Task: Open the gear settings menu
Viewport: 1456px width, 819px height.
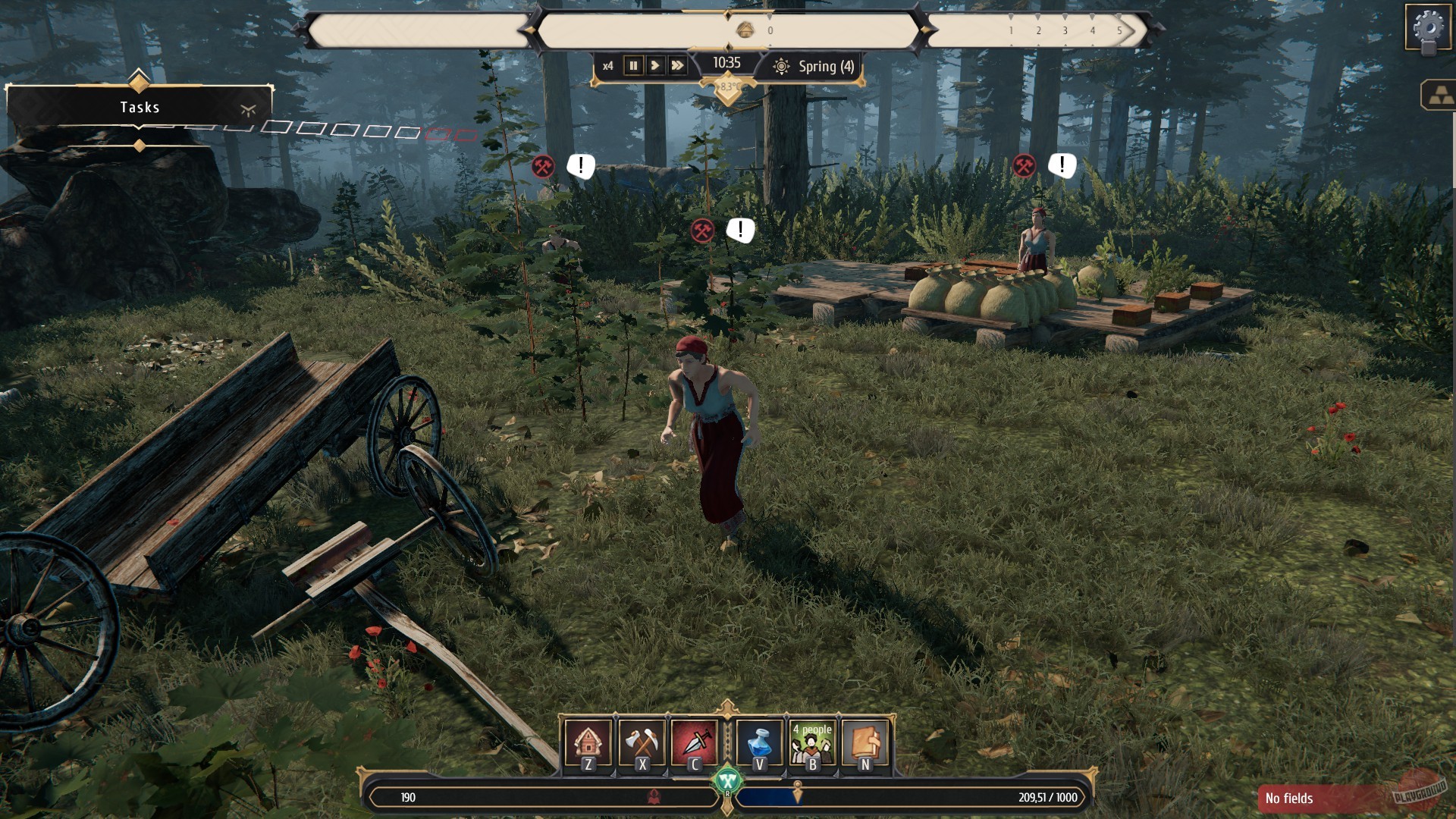Action: tap(1429, 29)
